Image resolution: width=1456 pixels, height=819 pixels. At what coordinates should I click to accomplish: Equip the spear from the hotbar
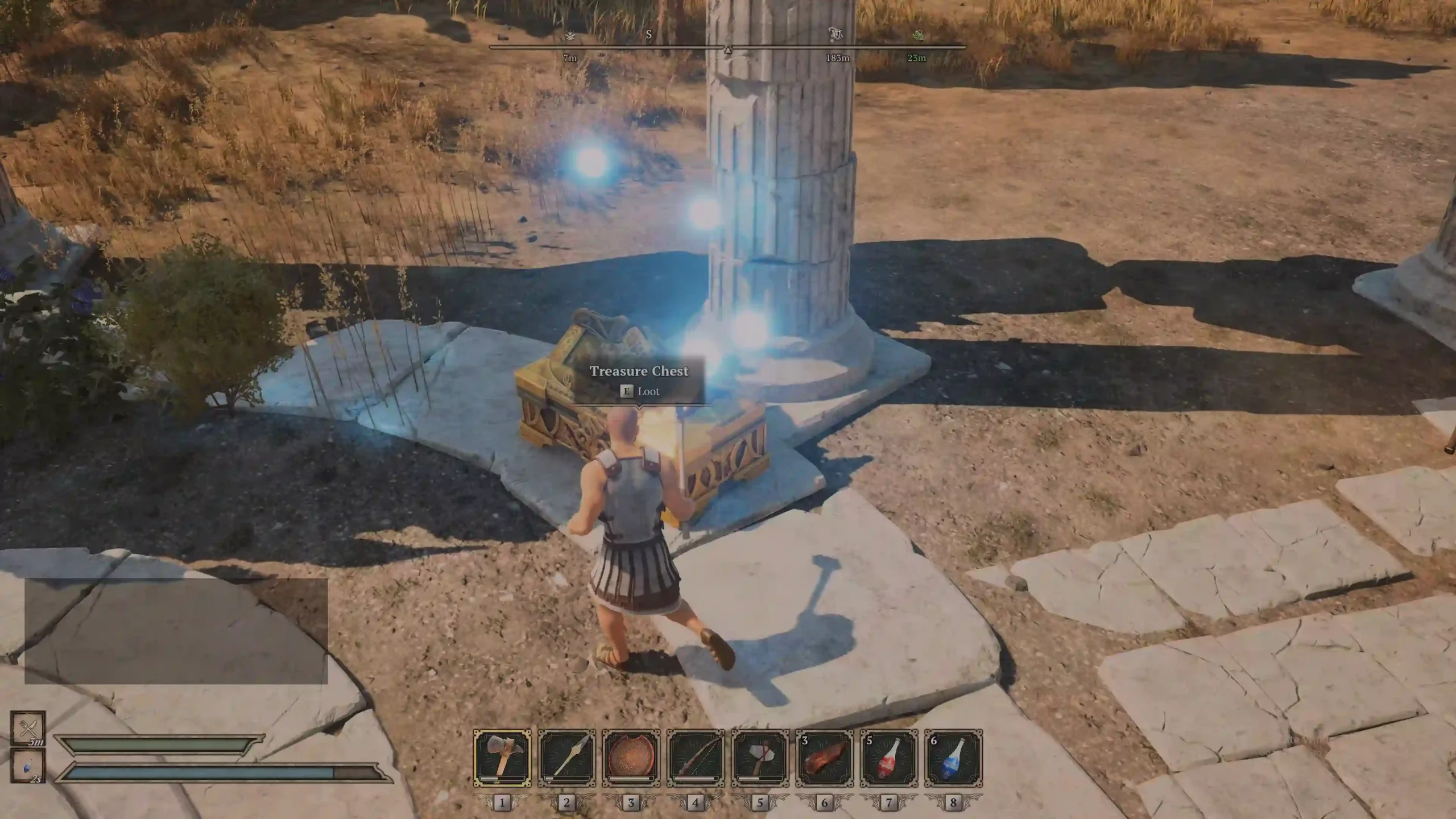566,759
